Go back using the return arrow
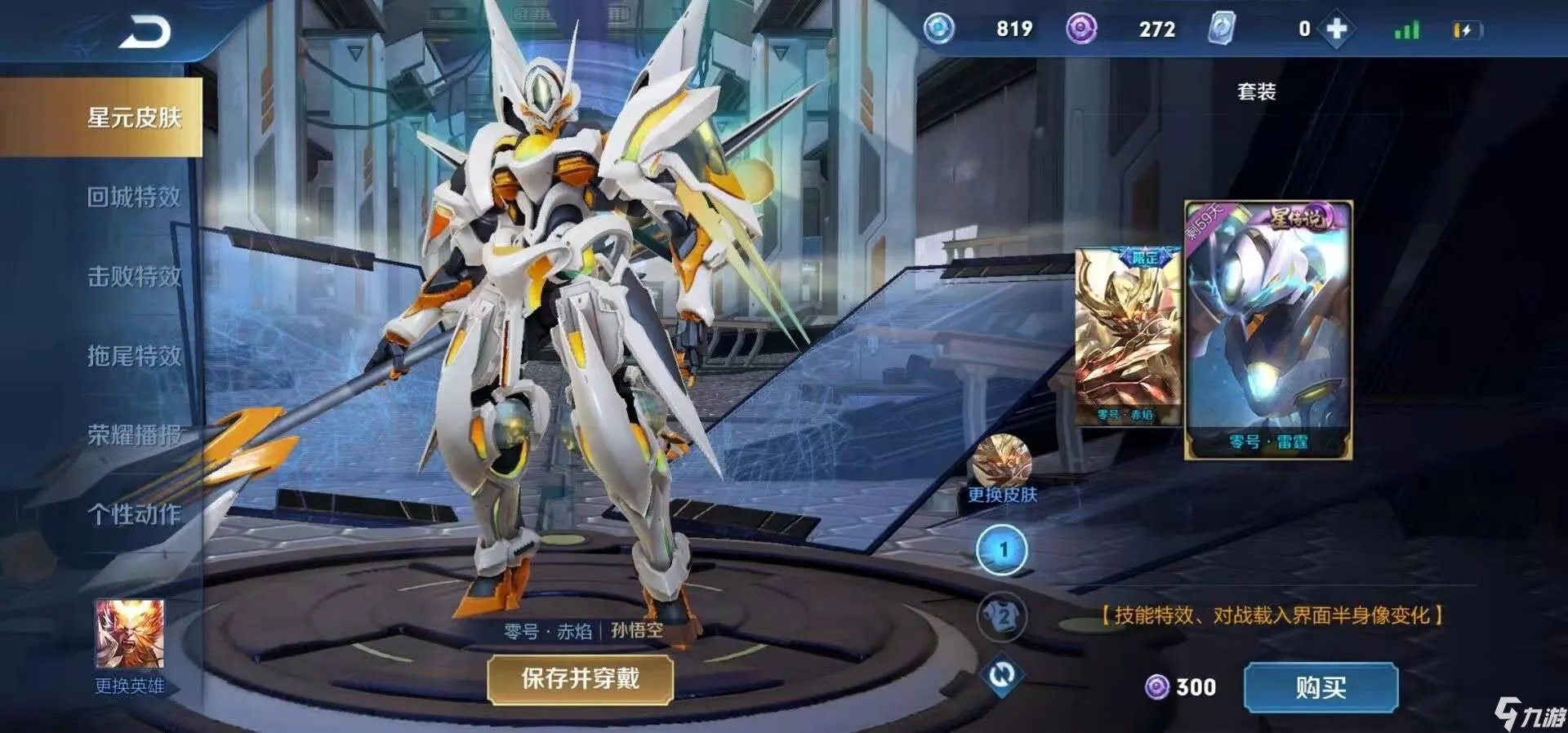Image resolution: width=1568 pixels, height=733 pixels. 145,33
